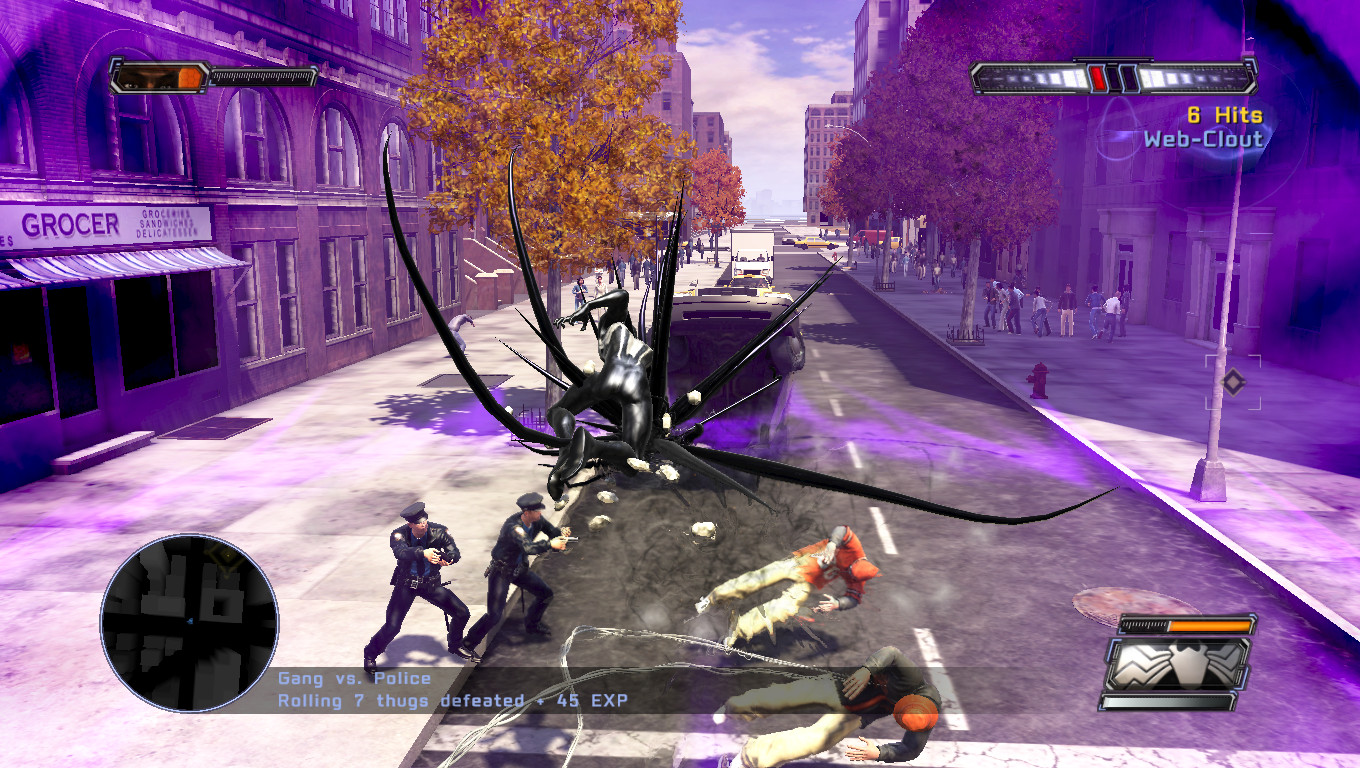This screenshot has width=1360, height=768.
Task: Click the orange web fluid meter
Action: (1209, 626)
